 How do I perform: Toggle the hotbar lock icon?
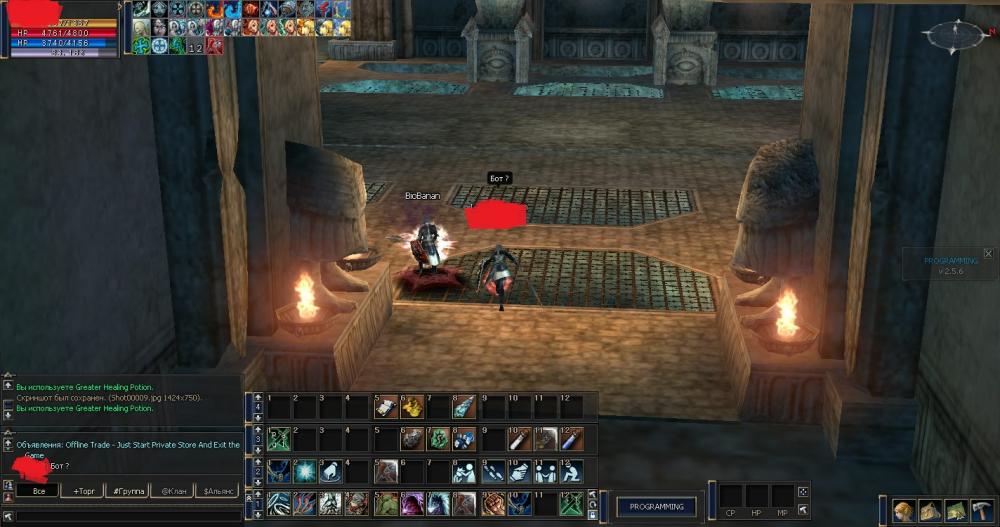pos(593,515)
